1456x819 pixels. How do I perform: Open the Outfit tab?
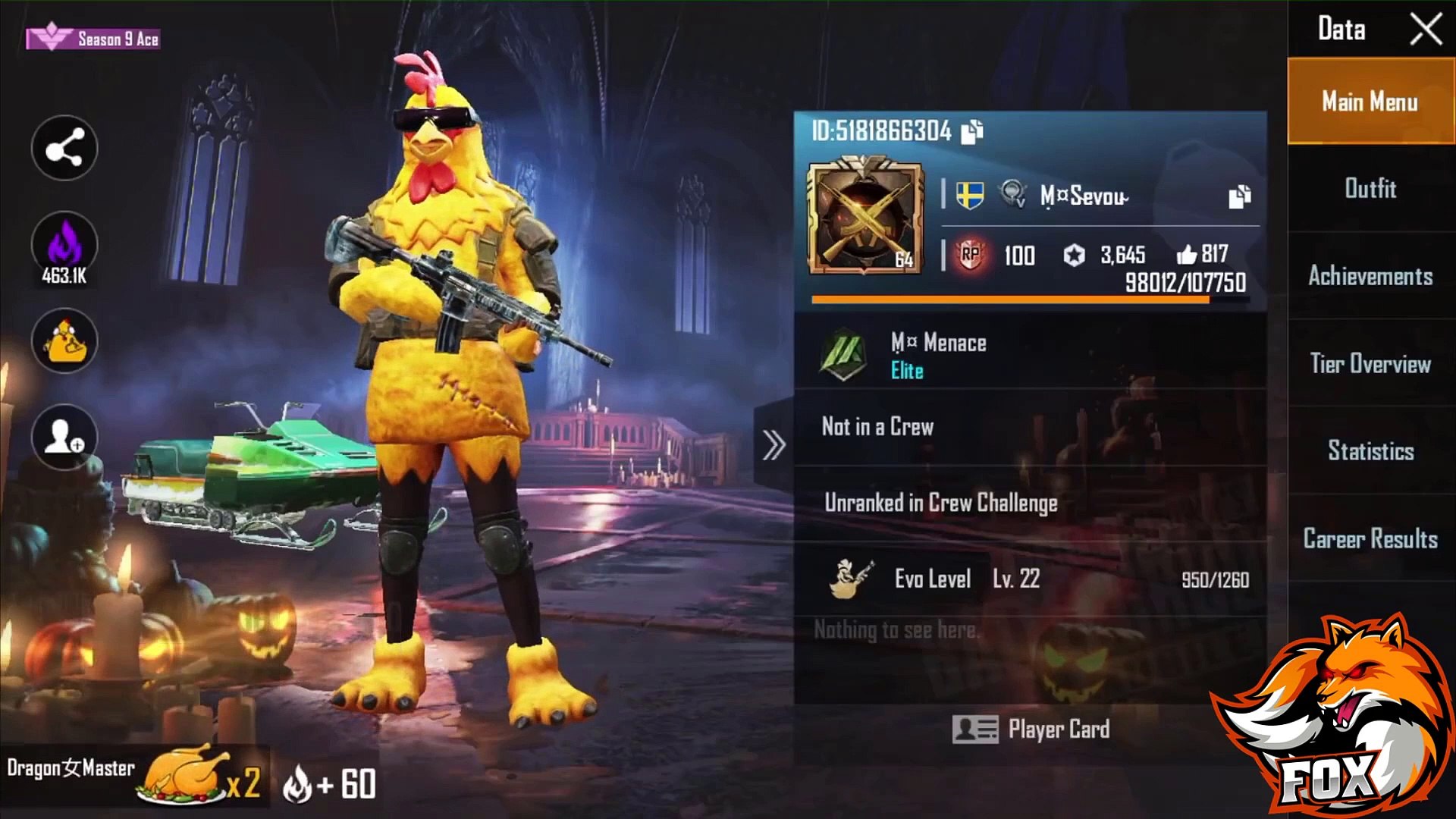tap(1370, 189)
